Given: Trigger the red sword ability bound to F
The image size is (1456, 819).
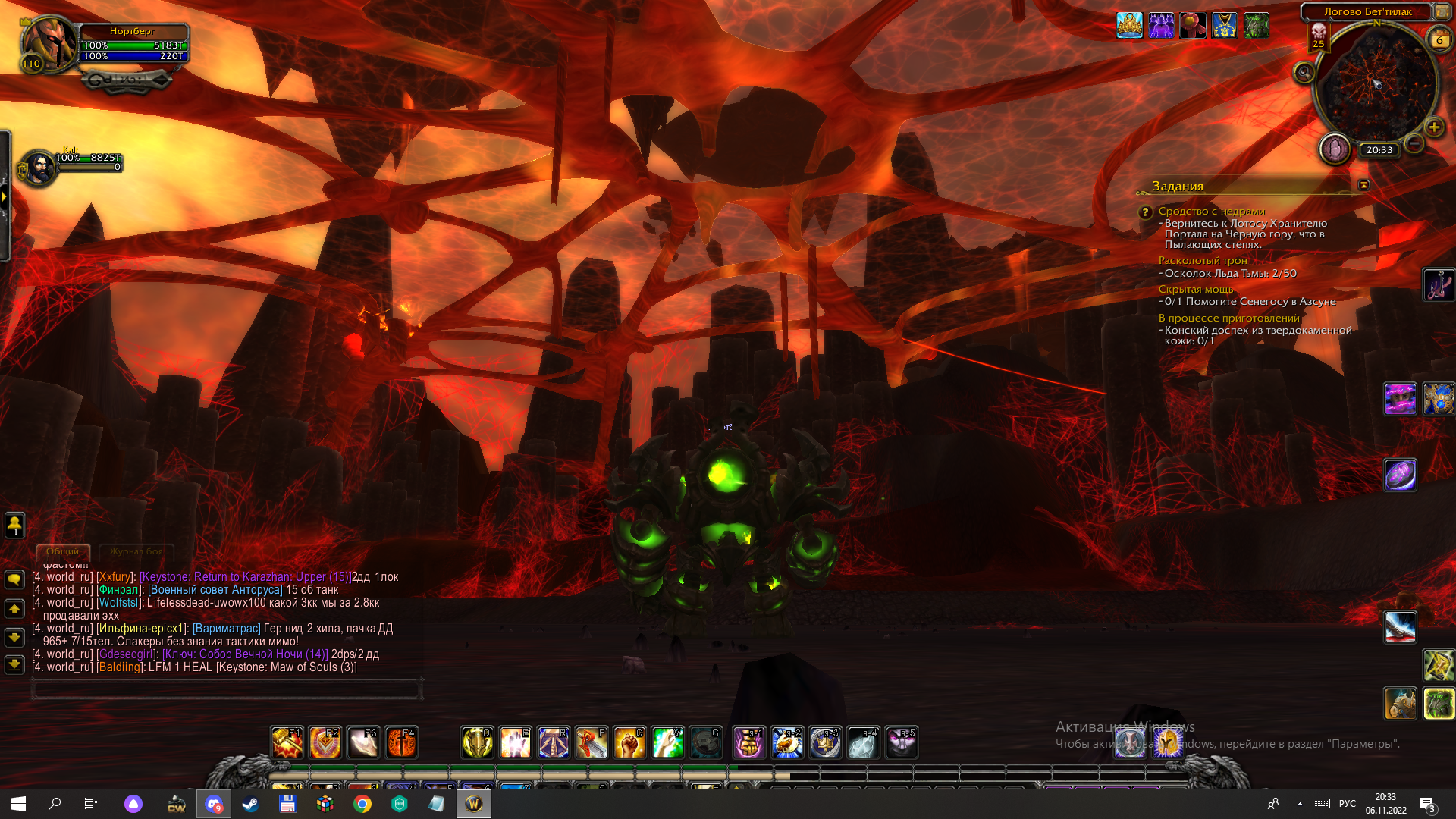Looking at the screenshot, I should pos(591,743).
